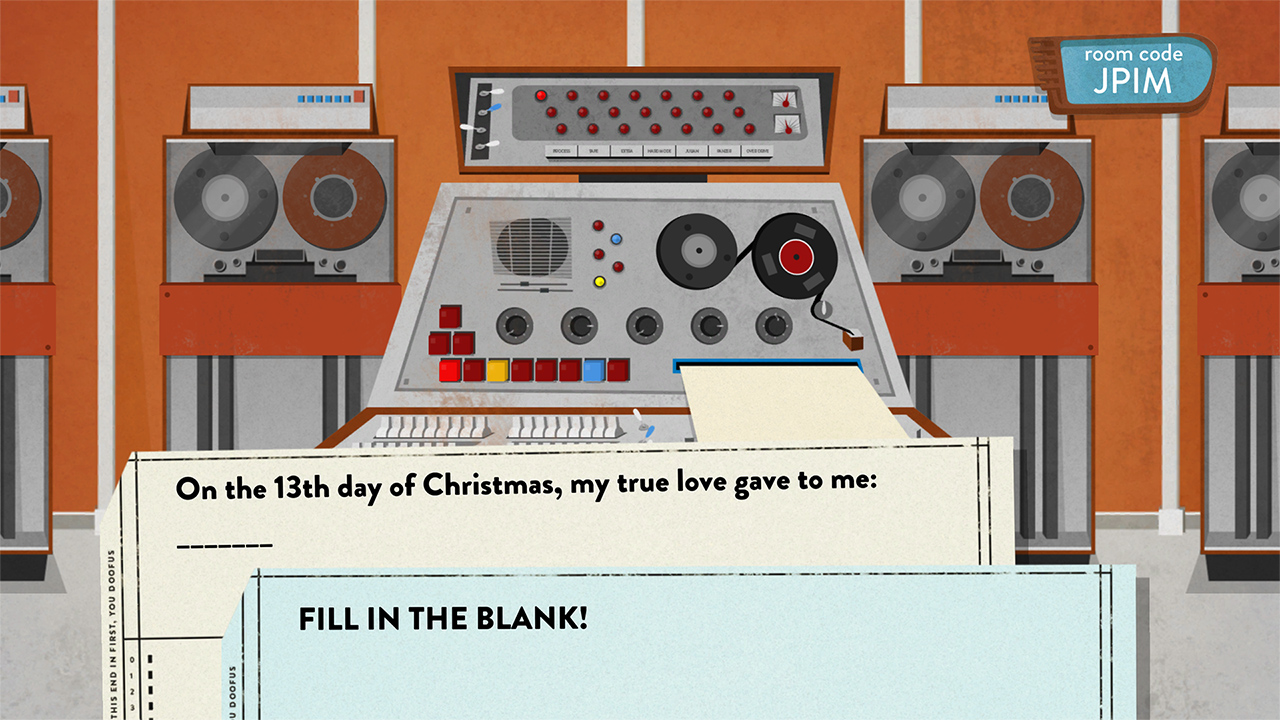Select the HARD MODE label on the panel
The width and height of the screenshot is (1280, 720).
click(660, 151)
